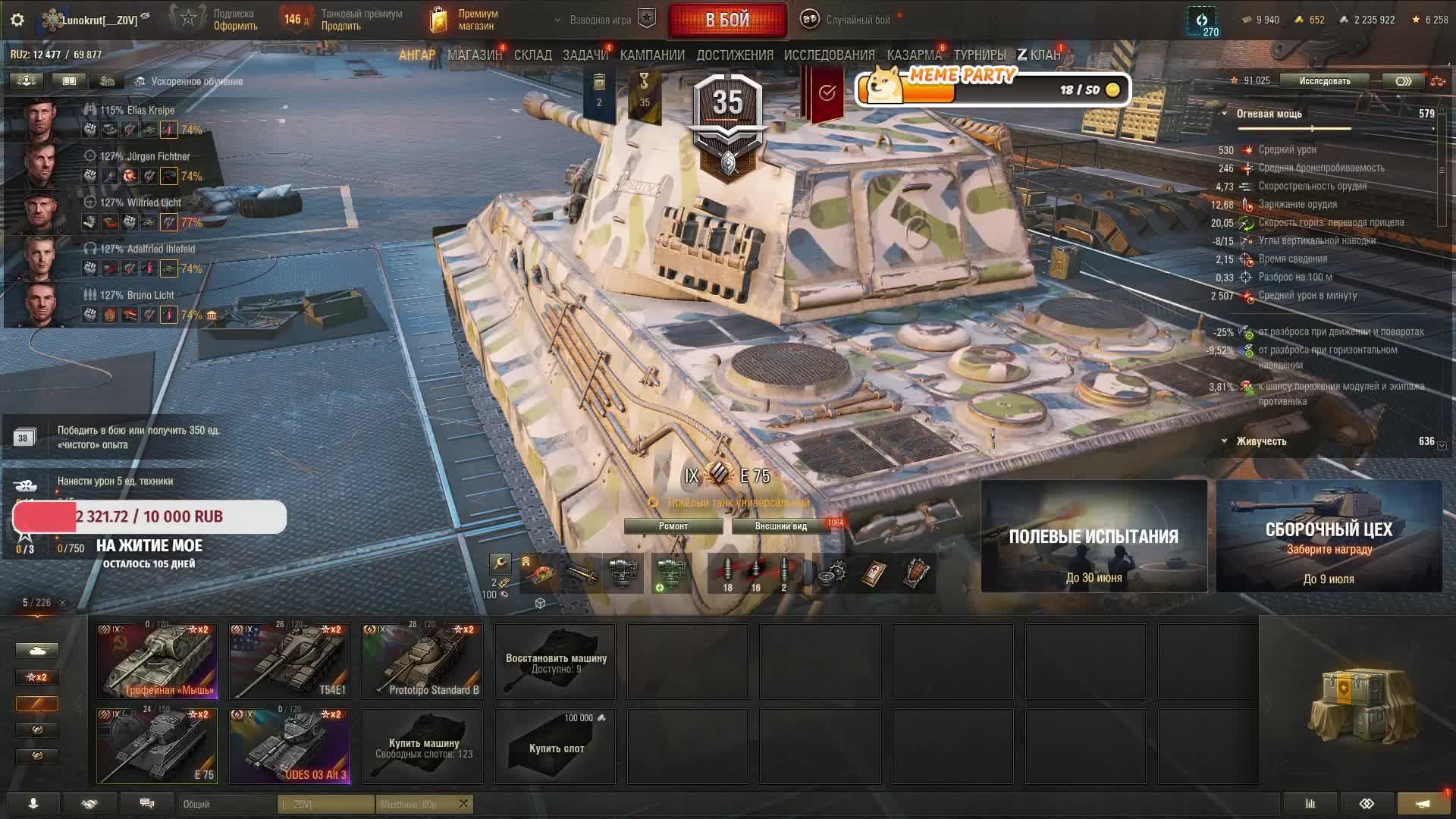Select crew member Elias Kreipe
The image size is (1456, 819).
click(x=137, y=111)
